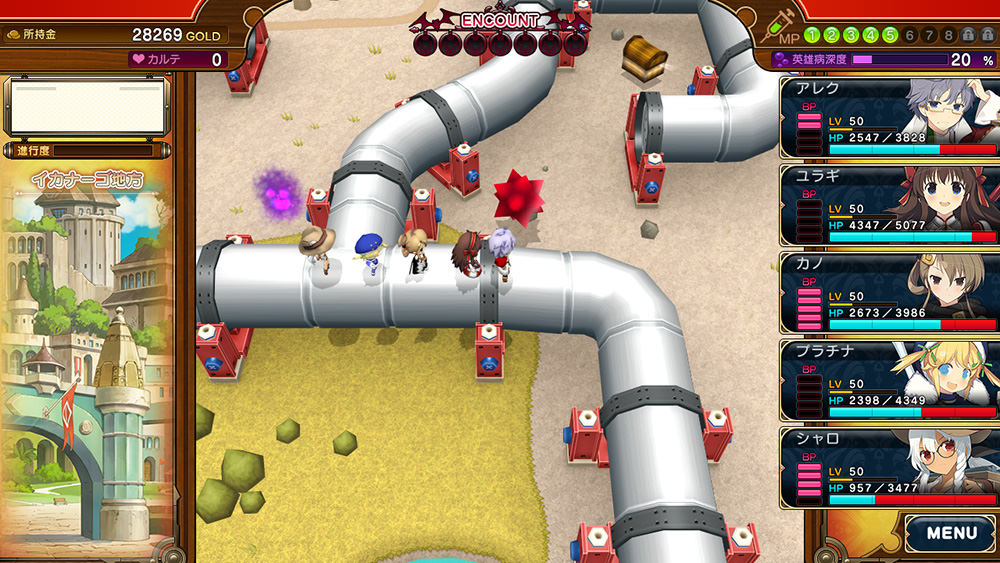Open the MENU button
Viewport: 1000px width, 563px height.
[x=951, y=533]
